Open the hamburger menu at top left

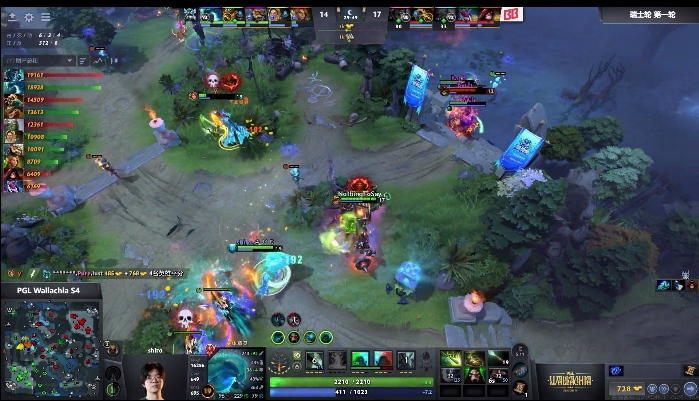[x=45, y=17]
